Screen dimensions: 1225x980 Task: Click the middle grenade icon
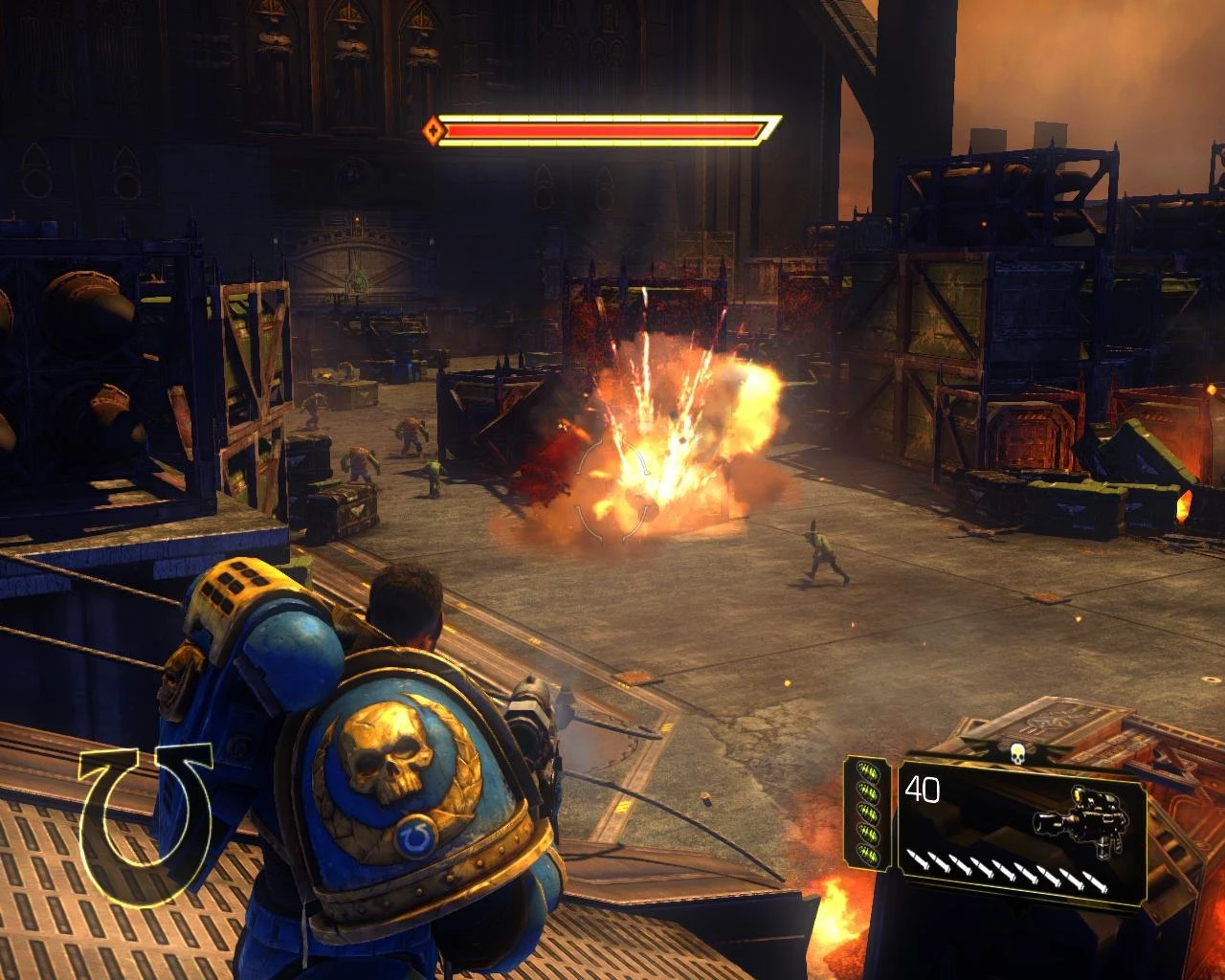click(x=867, y=812)
